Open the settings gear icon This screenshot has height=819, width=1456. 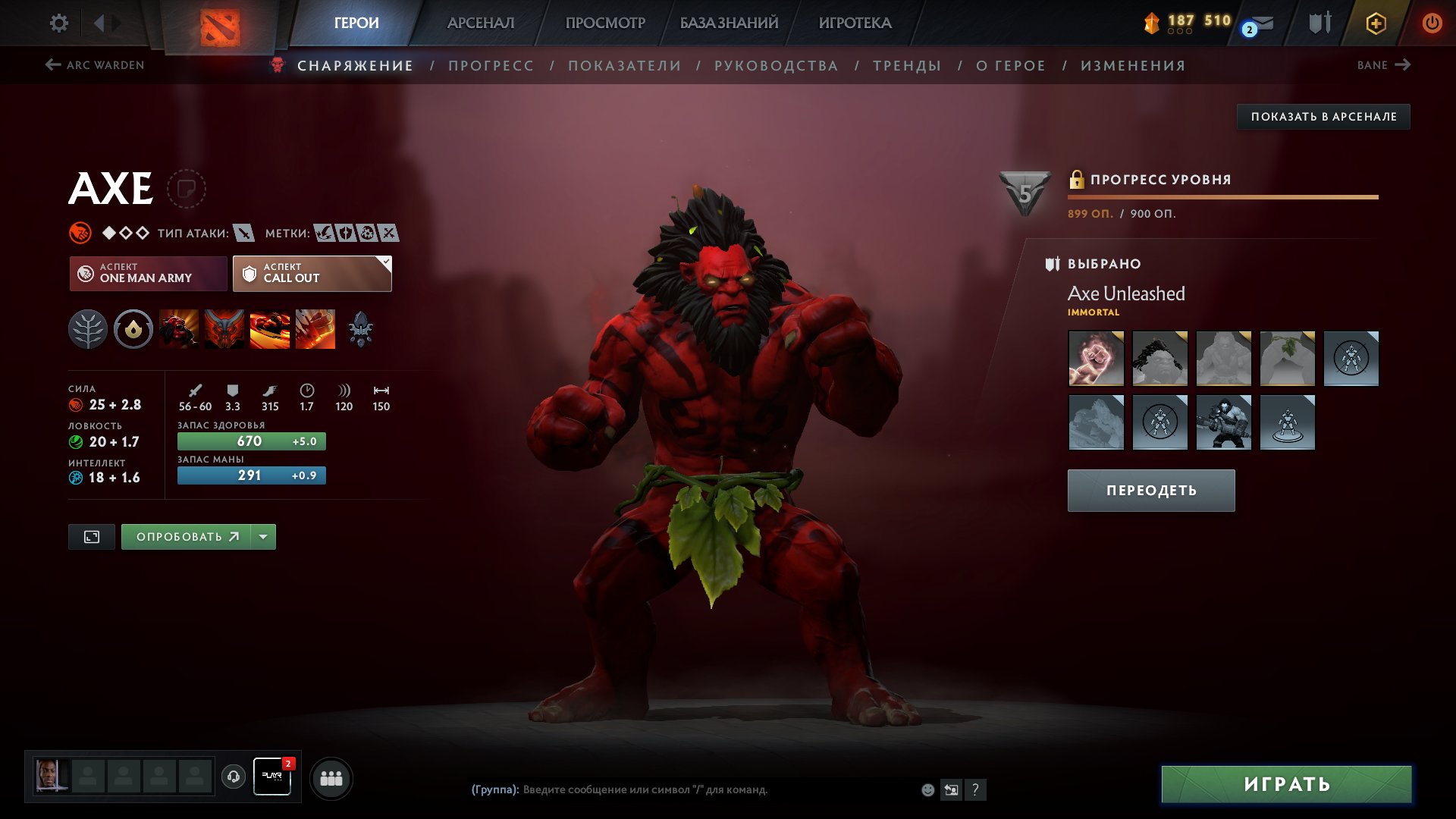pyautogui.click(x=58, y=23)
